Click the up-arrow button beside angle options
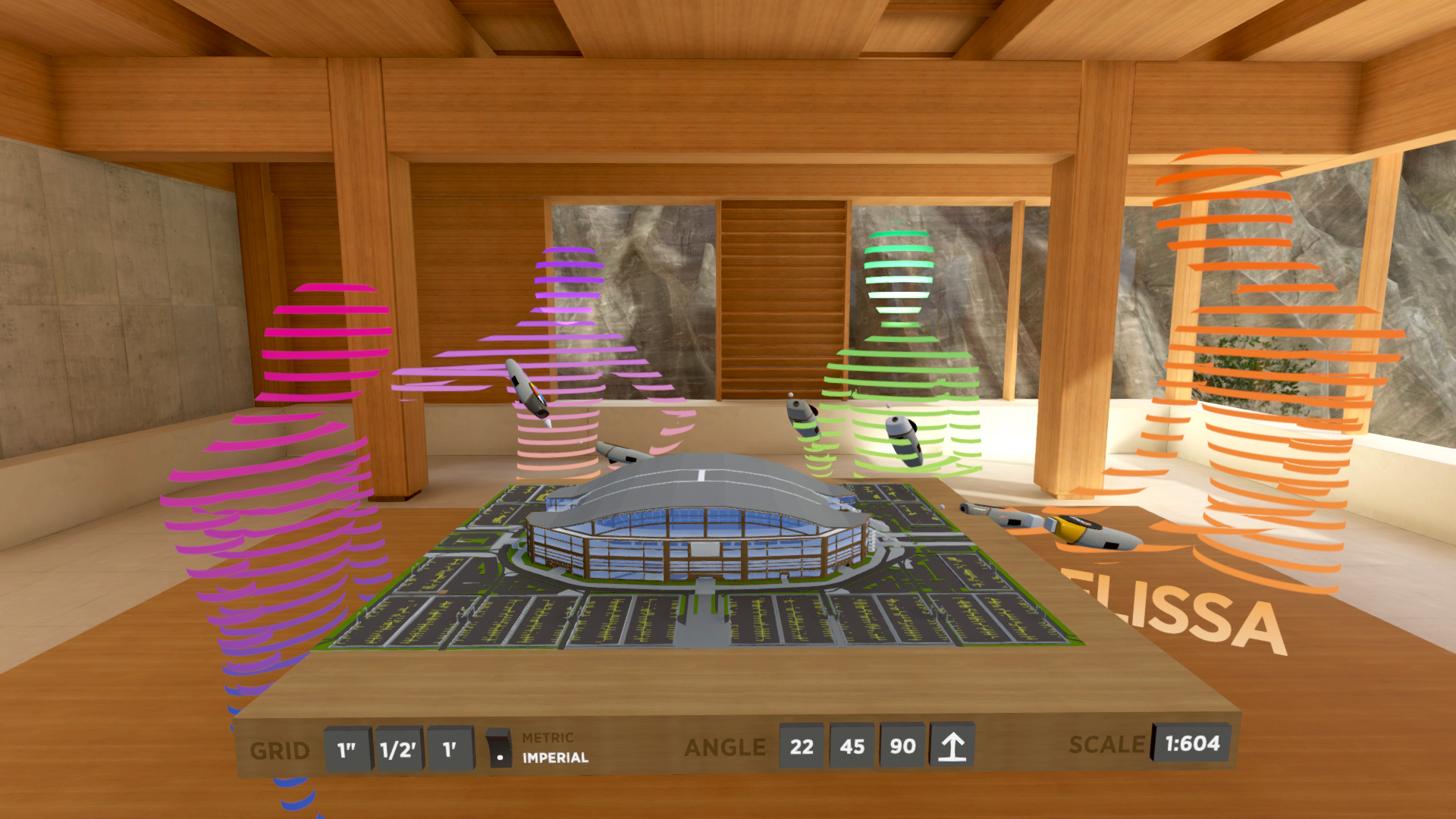This screenshot has width=1456, height=819. [x=952, y=746]
